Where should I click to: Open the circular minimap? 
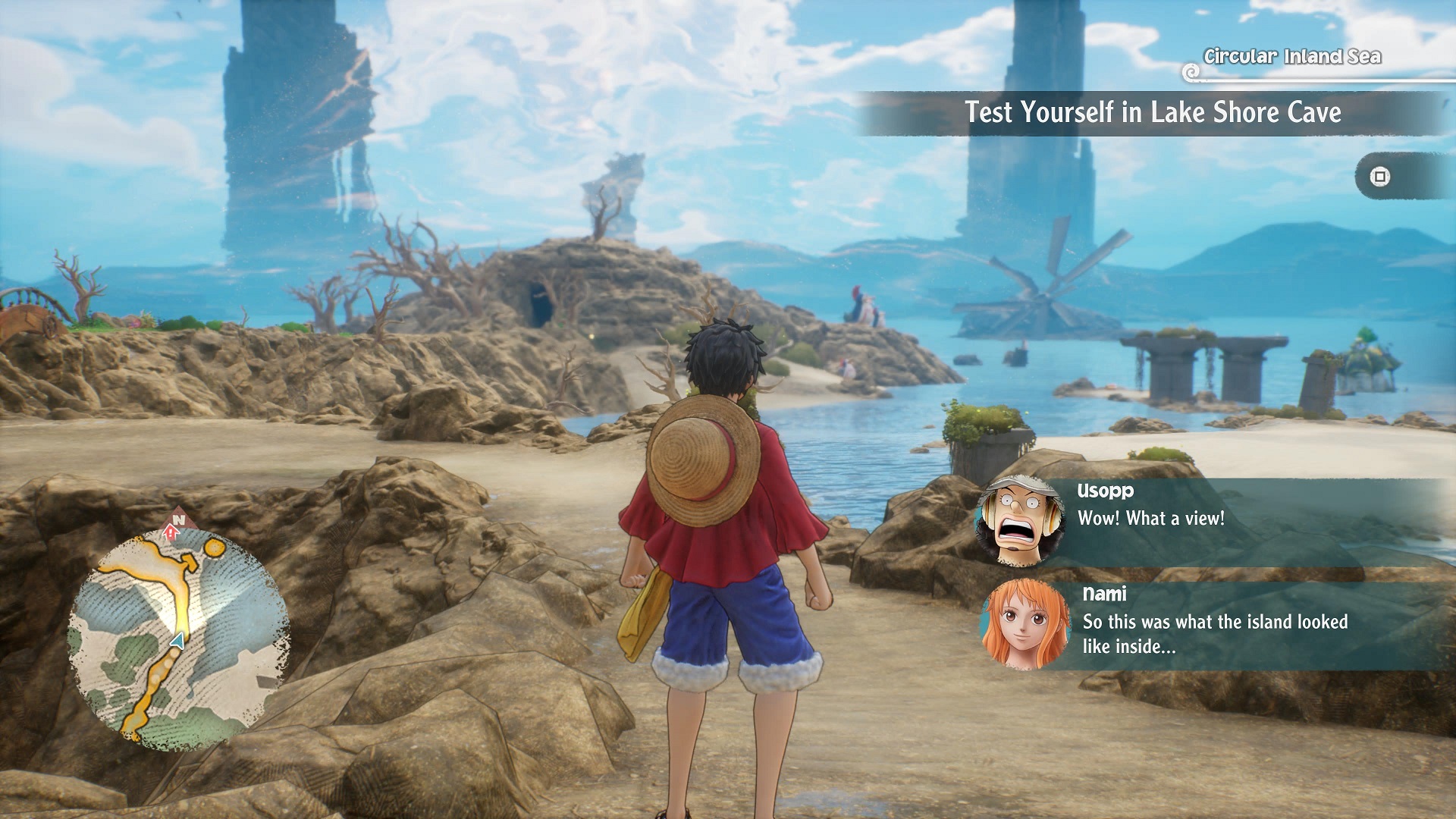pos(179,639)
